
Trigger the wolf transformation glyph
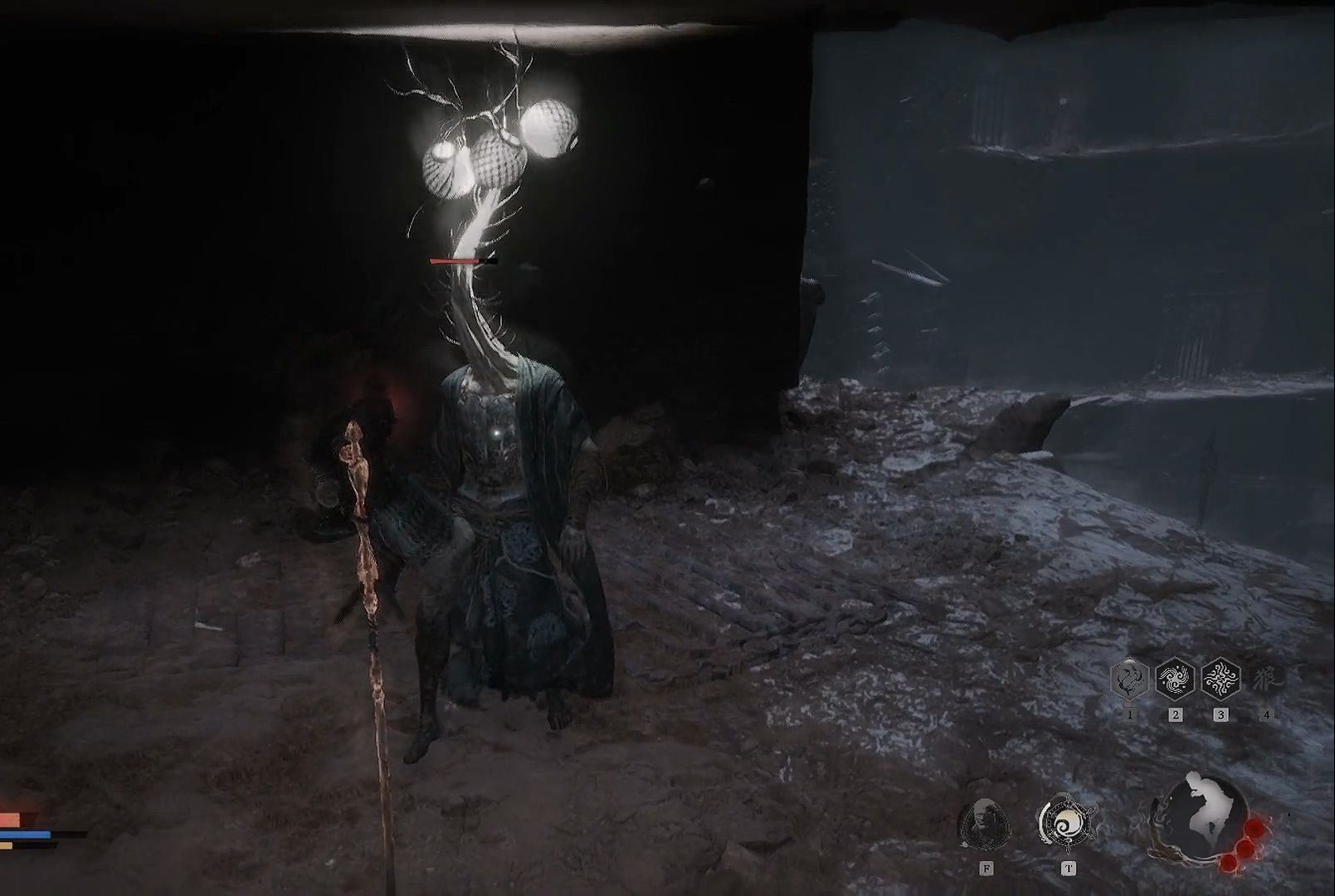[x=1266, y=679]
